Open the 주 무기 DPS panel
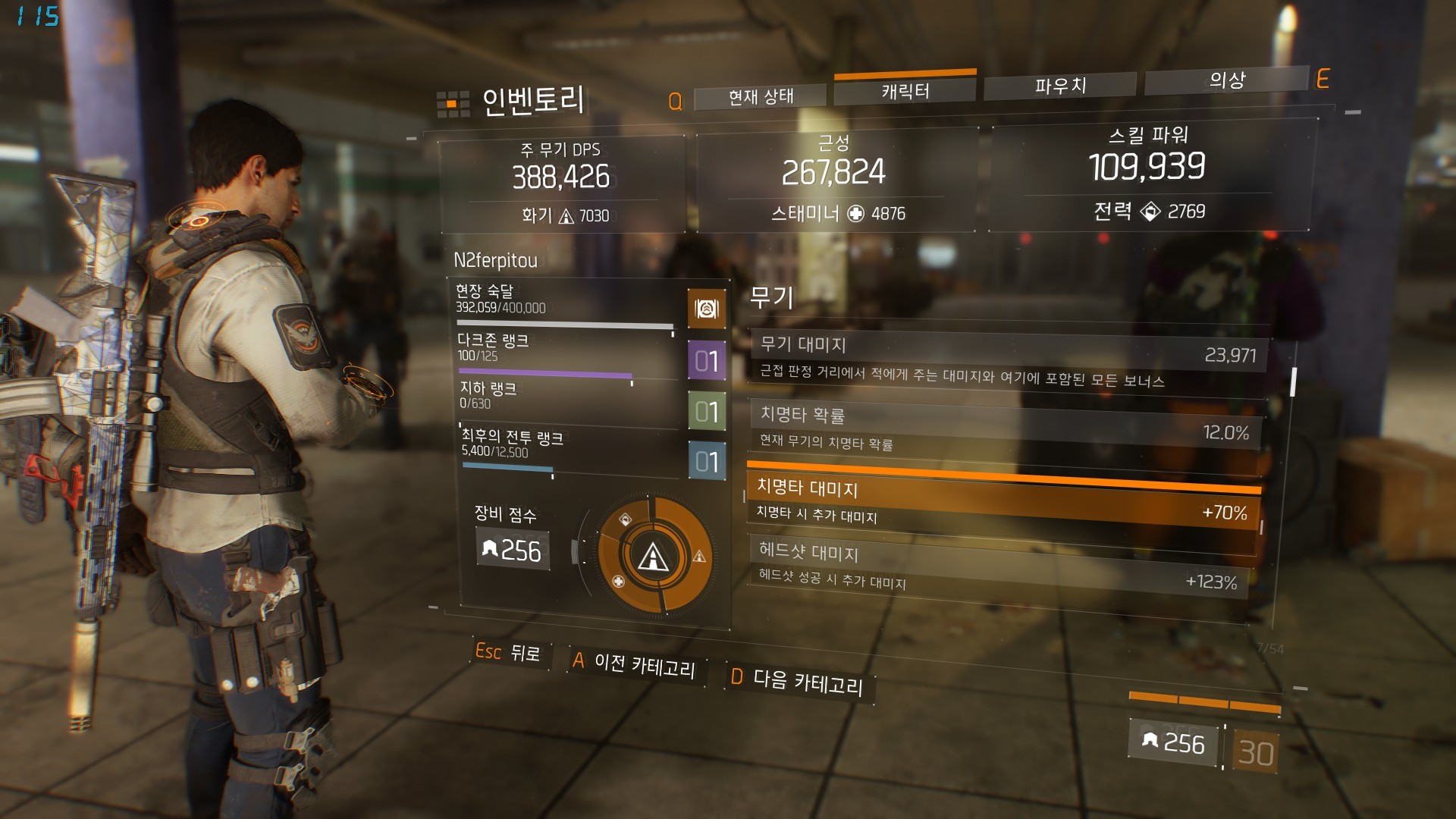 [561, 183]
